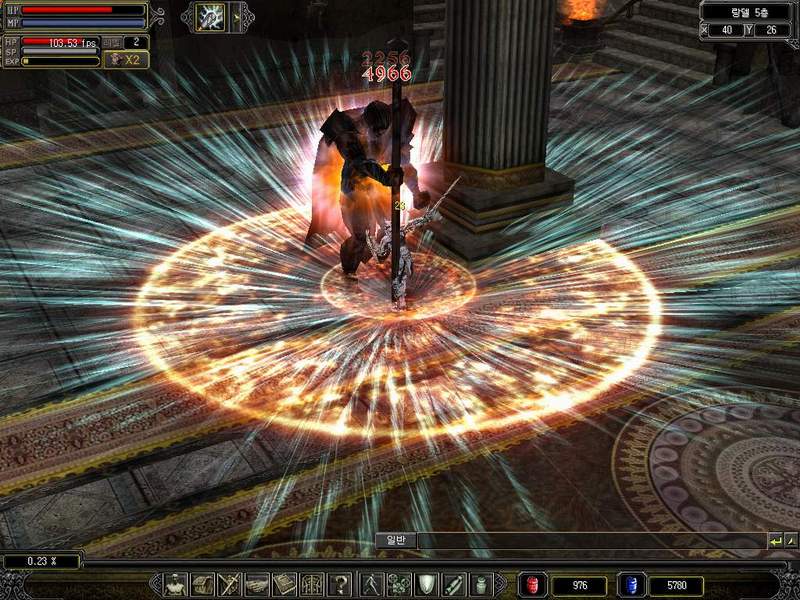This screenshot has height=600, width=800.
Task: Select the active skill icon at top
Action: pos(212,17)
